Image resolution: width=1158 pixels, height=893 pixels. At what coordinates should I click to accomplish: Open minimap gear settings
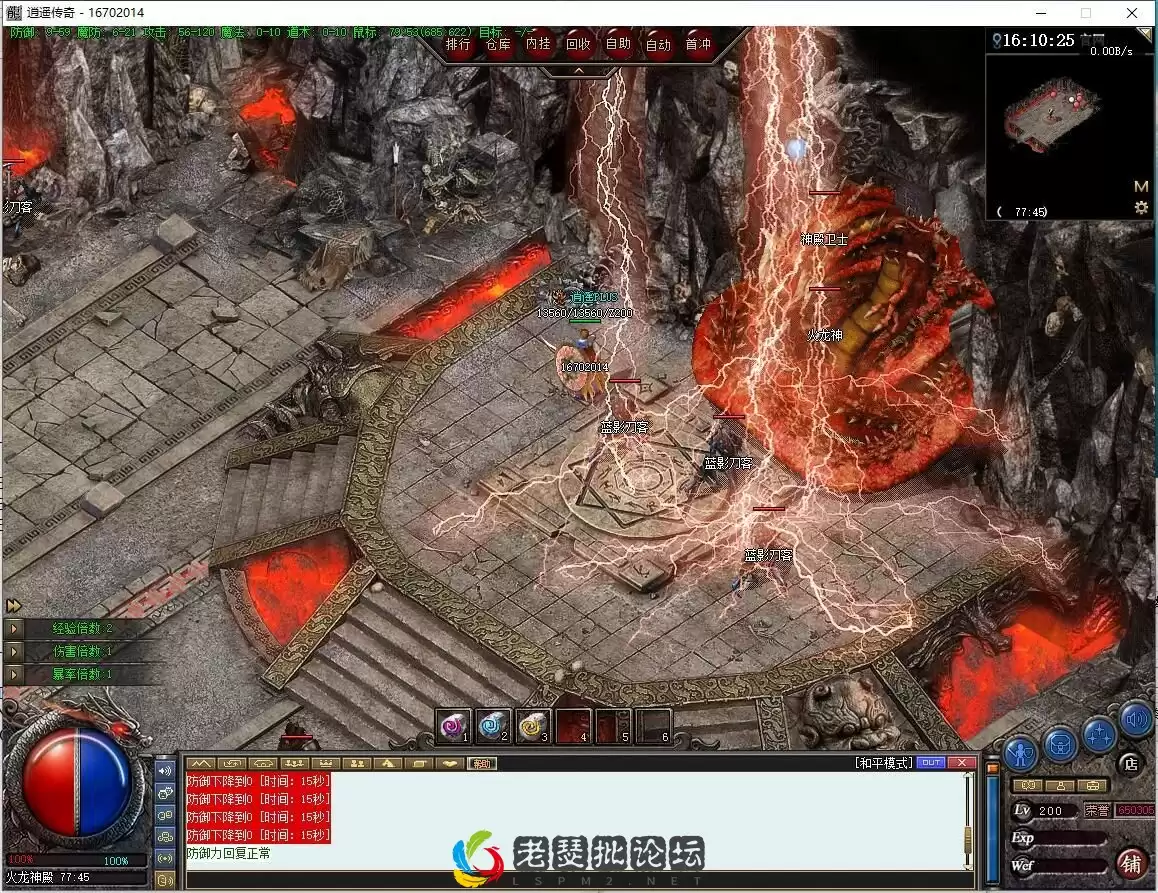[x=1141, y=208]
